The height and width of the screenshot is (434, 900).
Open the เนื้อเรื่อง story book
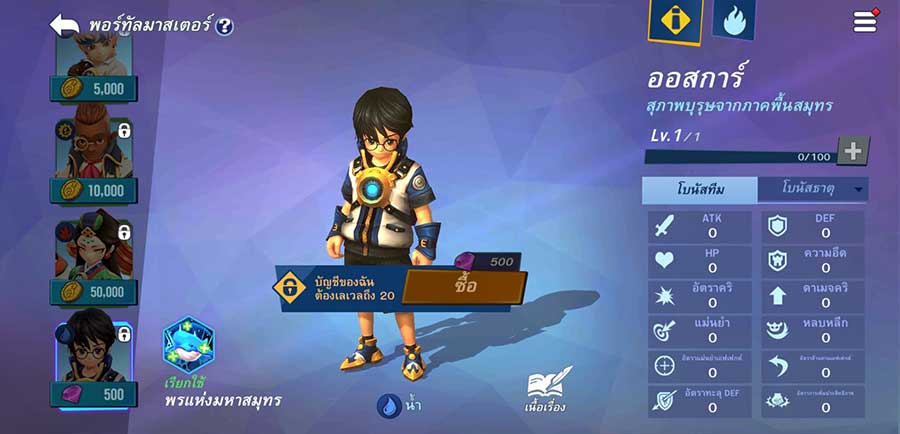click(548, 388)
